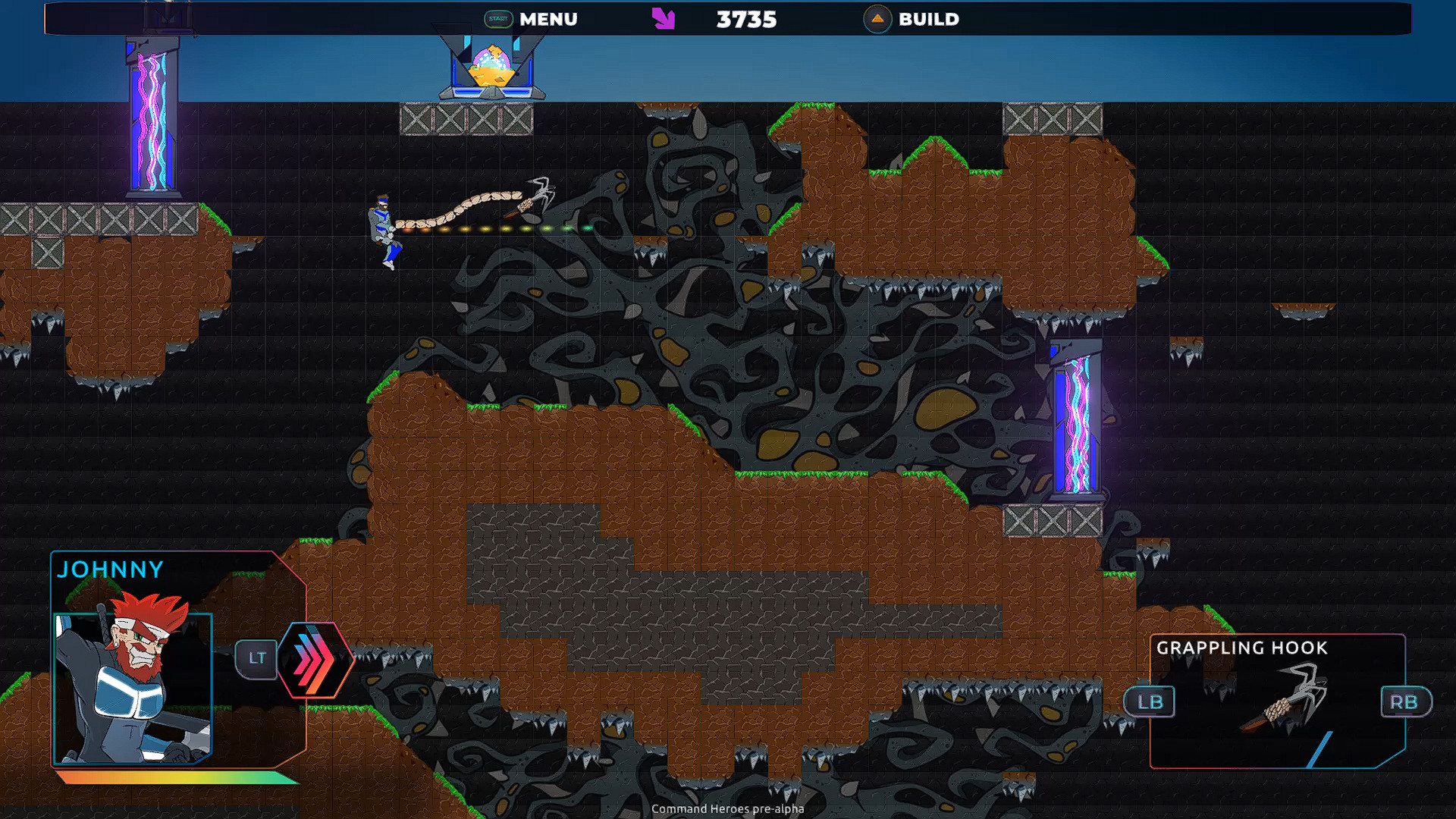Click the JOHNNY name label
The image size is (1456, 819).
point(110,570)
